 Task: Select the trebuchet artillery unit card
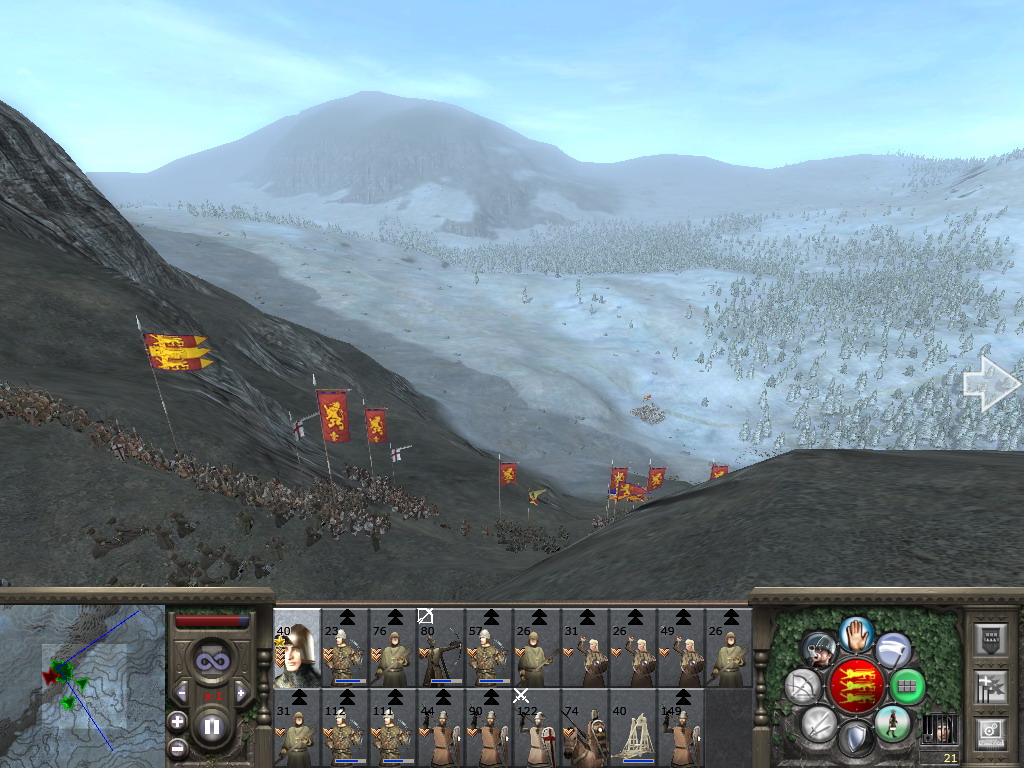633,727
